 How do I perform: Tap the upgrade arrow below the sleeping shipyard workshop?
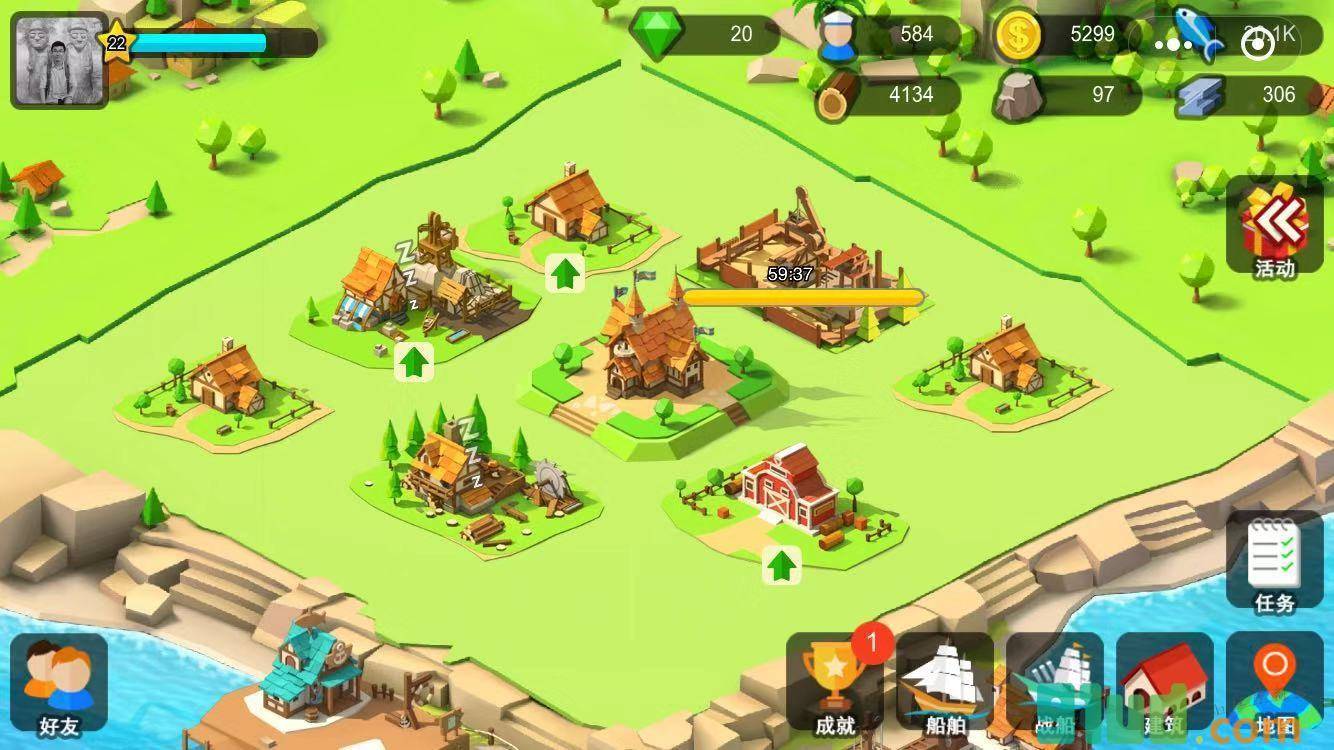414,362
